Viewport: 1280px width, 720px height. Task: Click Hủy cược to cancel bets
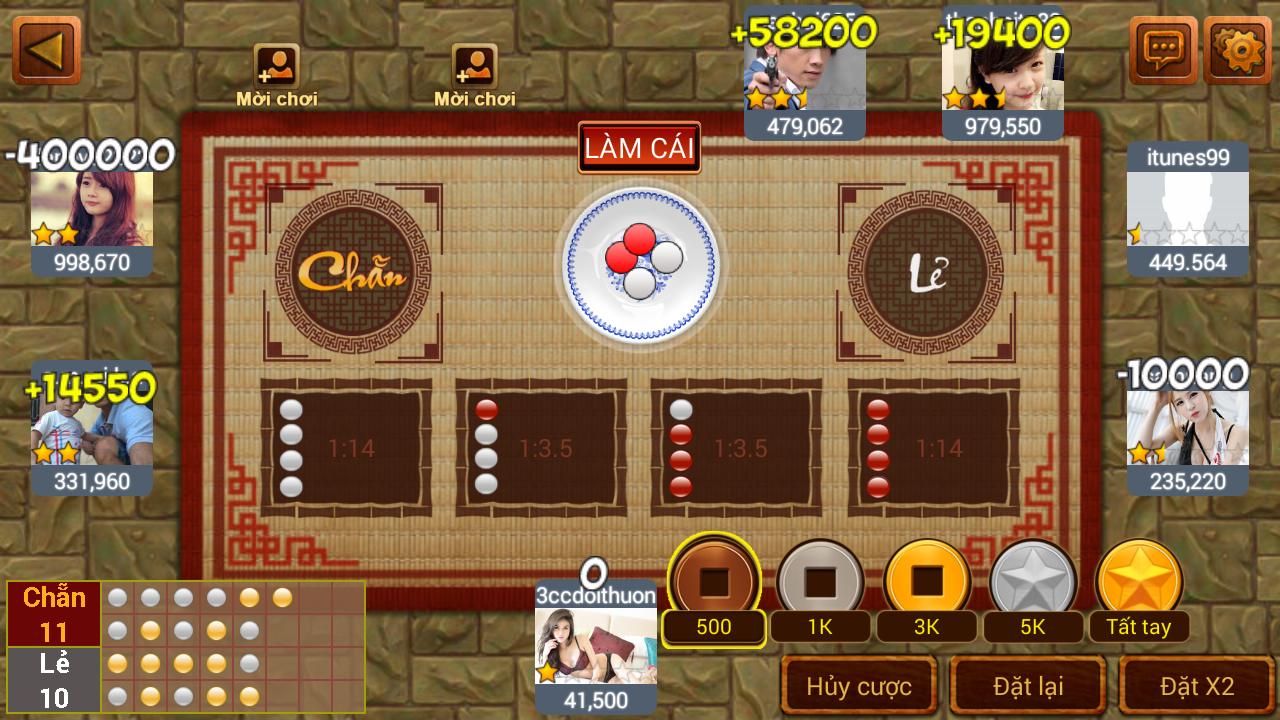pyautogui.click(x=856, y=686)
